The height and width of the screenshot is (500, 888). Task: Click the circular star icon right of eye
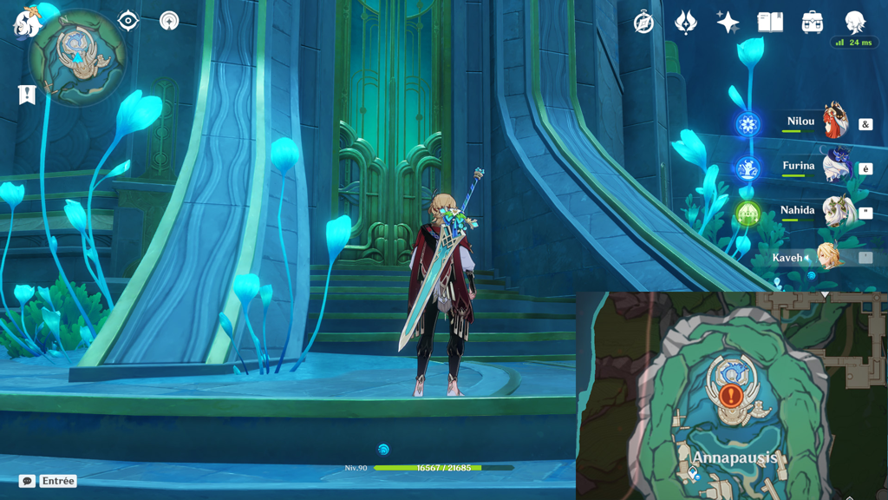169,21
